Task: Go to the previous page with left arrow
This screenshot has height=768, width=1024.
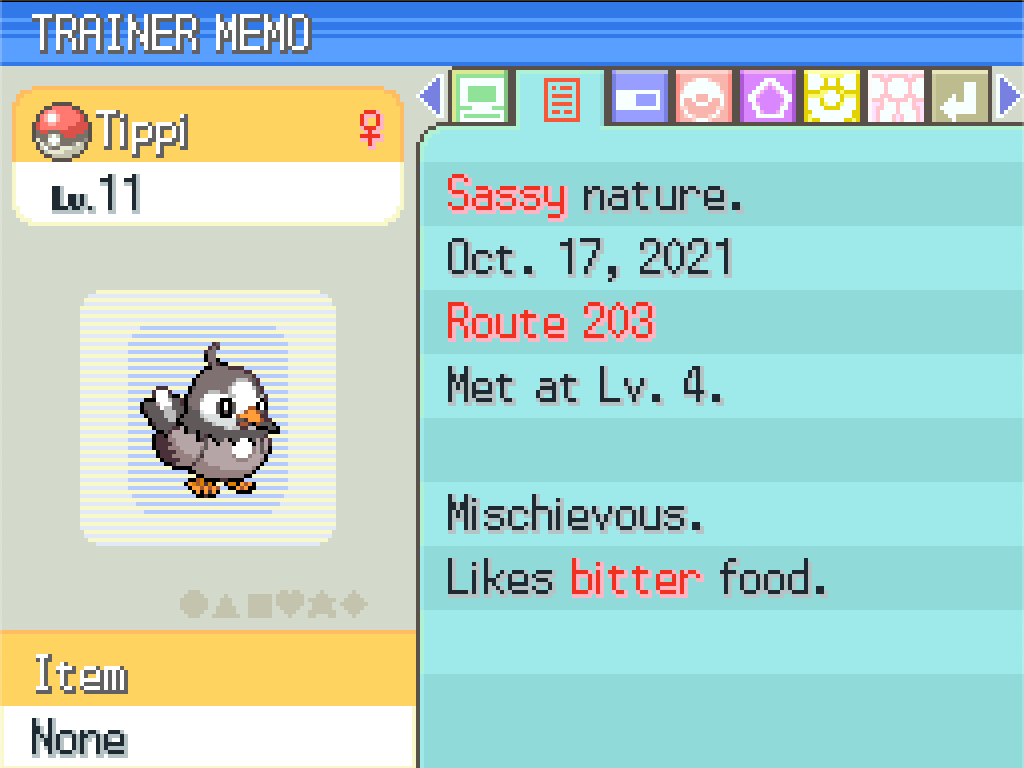Action: tap(431, 97)
